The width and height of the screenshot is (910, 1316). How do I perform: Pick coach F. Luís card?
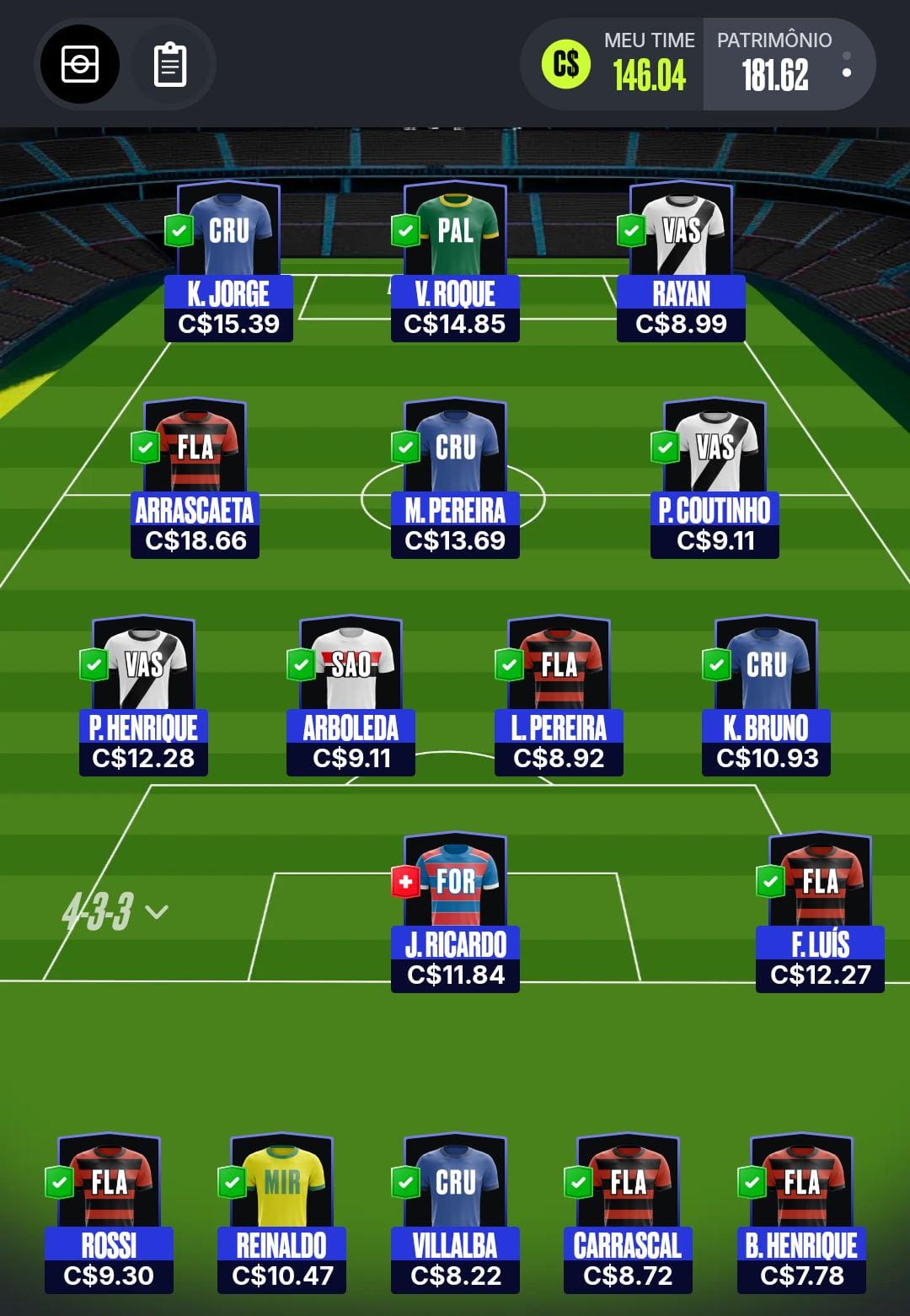[x=820, y=912]
